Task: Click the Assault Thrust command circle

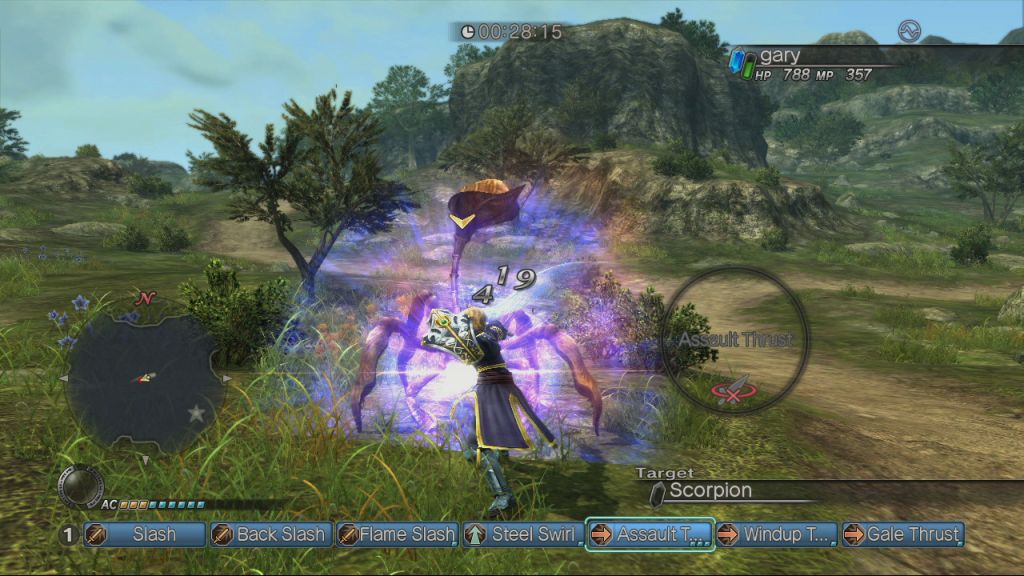Action: 735,340
